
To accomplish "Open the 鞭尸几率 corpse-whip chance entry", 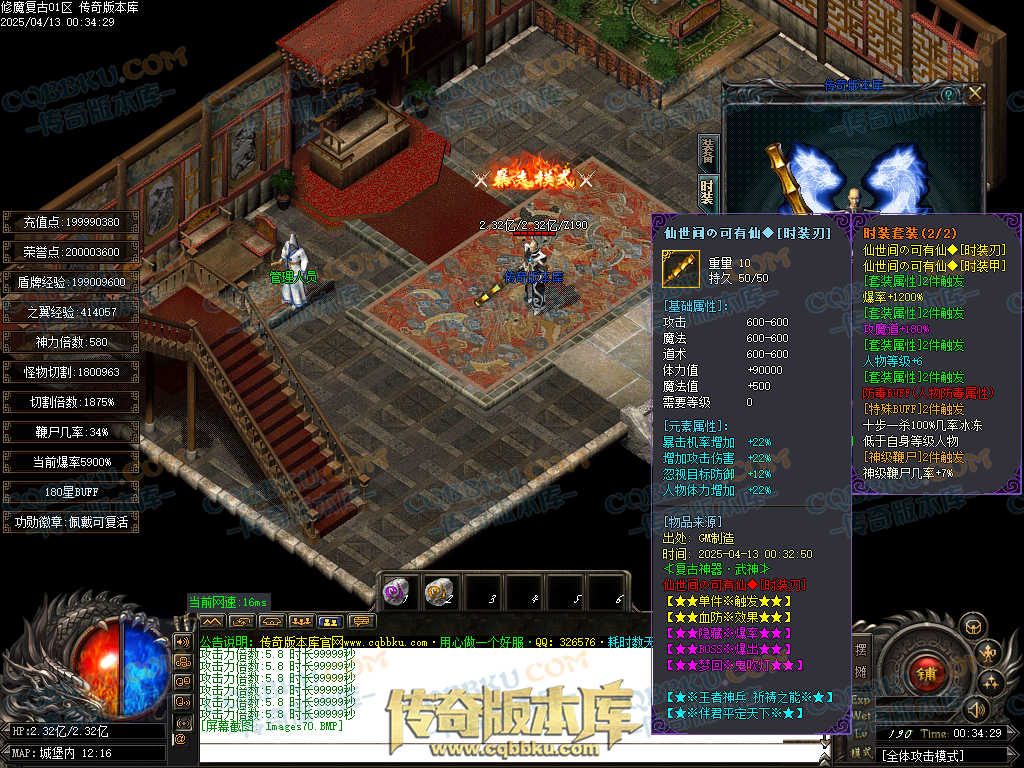I will (x=70, y=432).
